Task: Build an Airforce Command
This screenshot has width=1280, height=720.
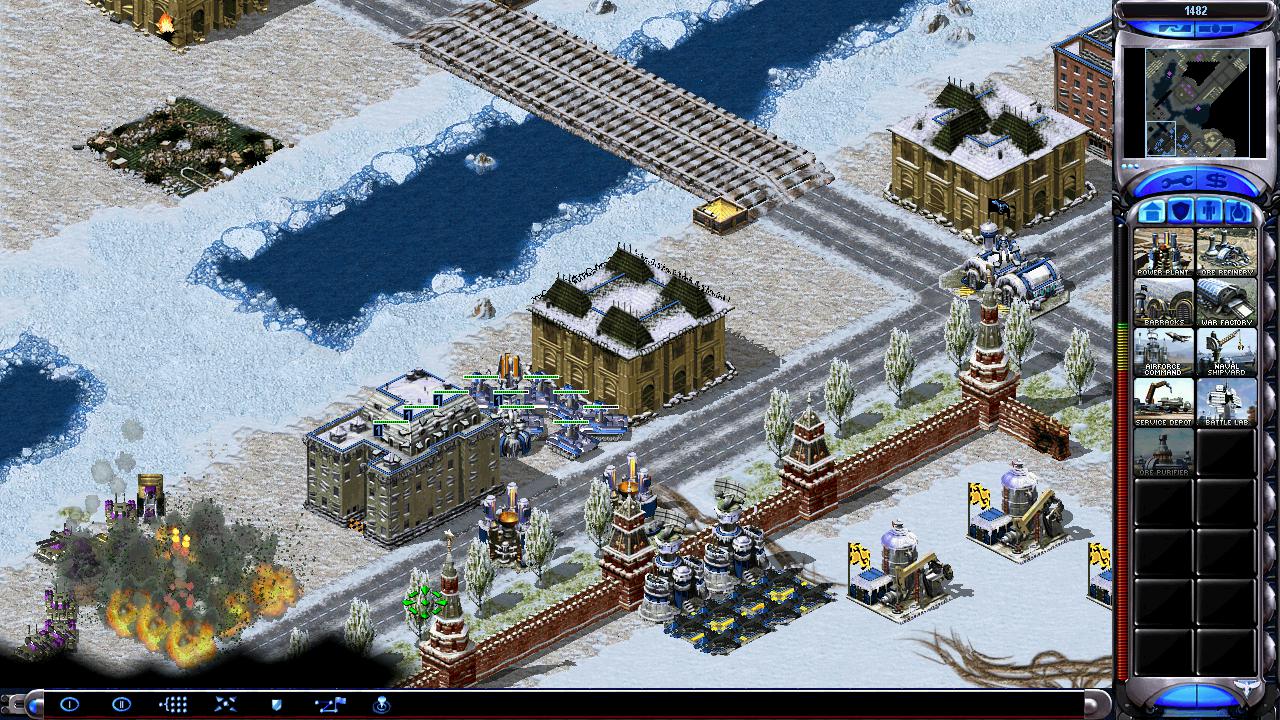Action: click(x=1163, y=351)
